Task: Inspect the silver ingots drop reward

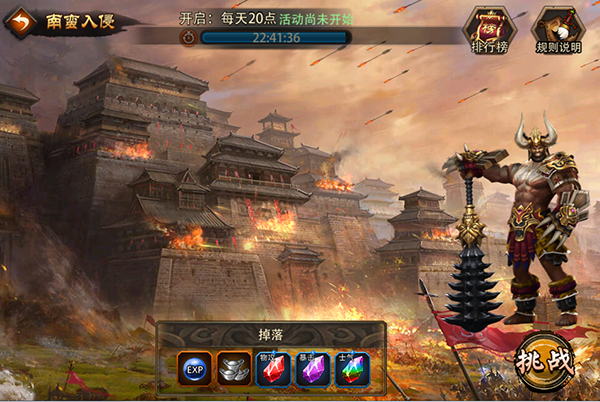Action: click(234, 368)
